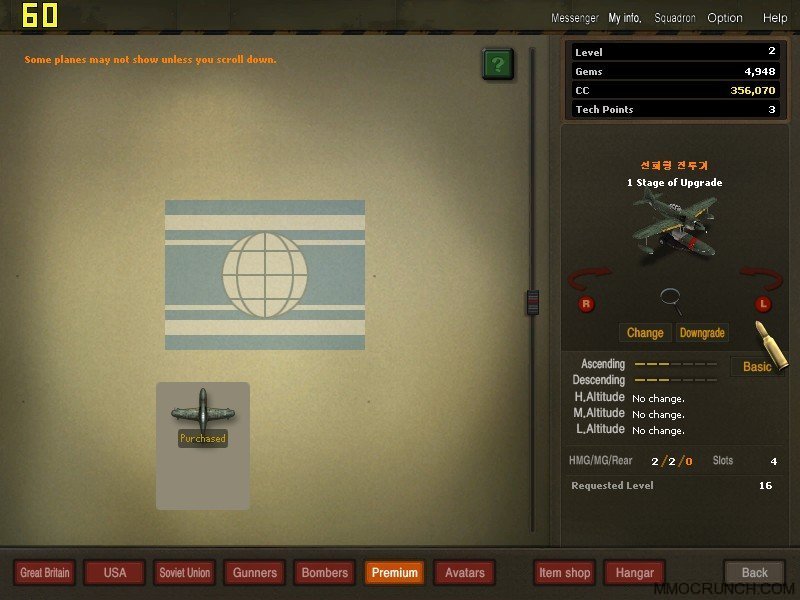The image size is (800, 600).
Task: Rotate plane with the L button
Action: click(761, 304)
